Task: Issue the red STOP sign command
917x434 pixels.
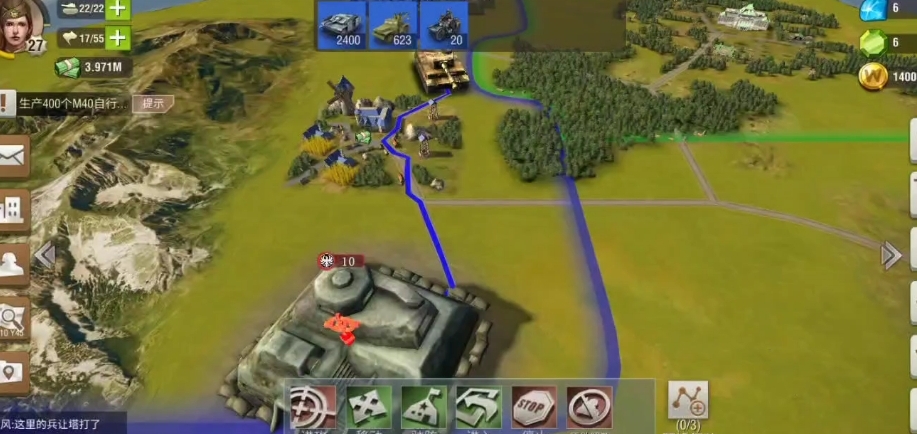Action: 535,407
